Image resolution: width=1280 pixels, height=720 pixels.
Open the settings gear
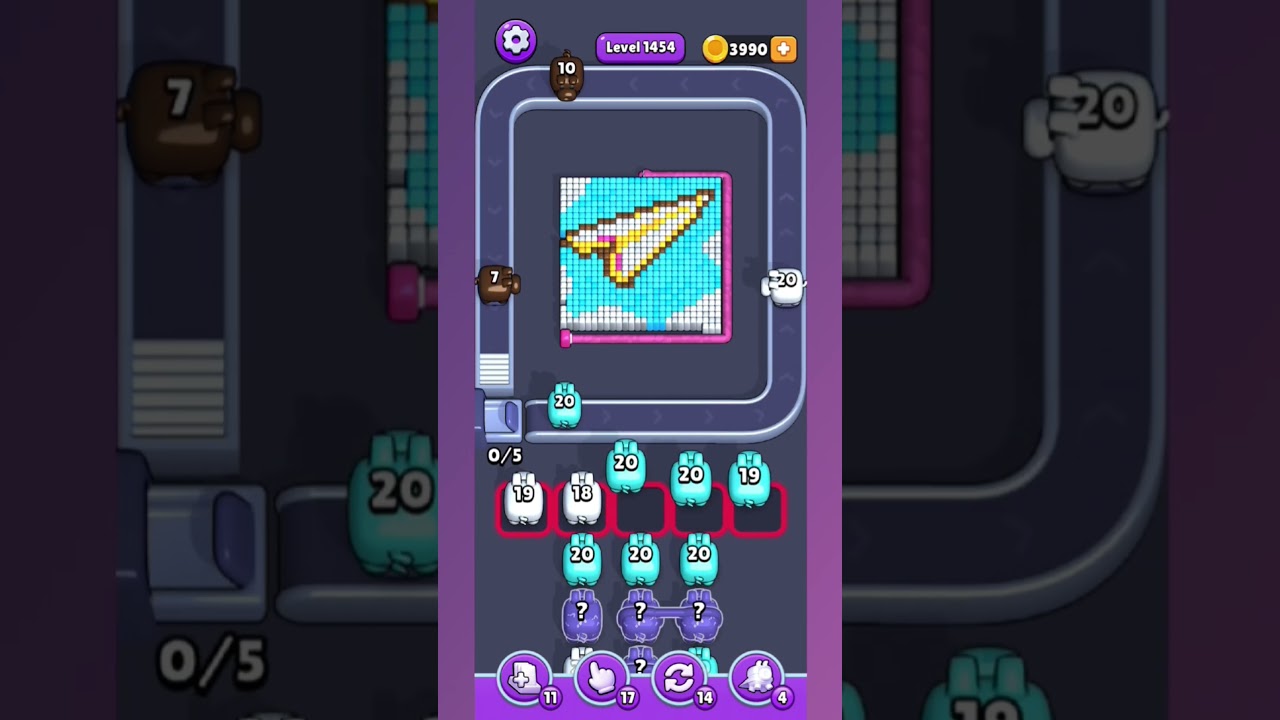point(516,42)
